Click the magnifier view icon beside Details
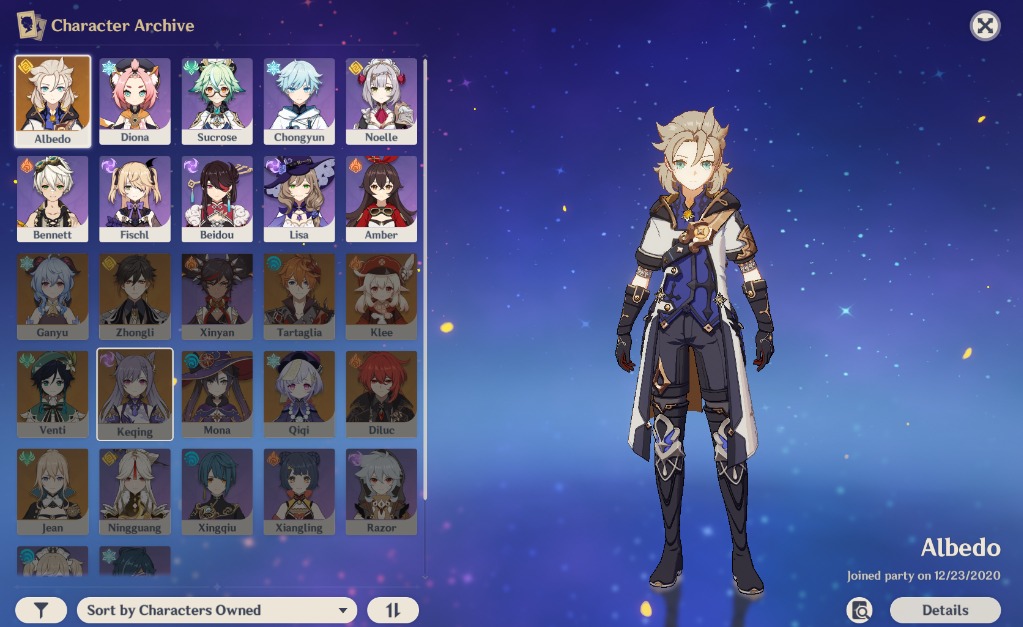Image resolution: width=1023 pixels, height=627 pixels. pos(859,610)
